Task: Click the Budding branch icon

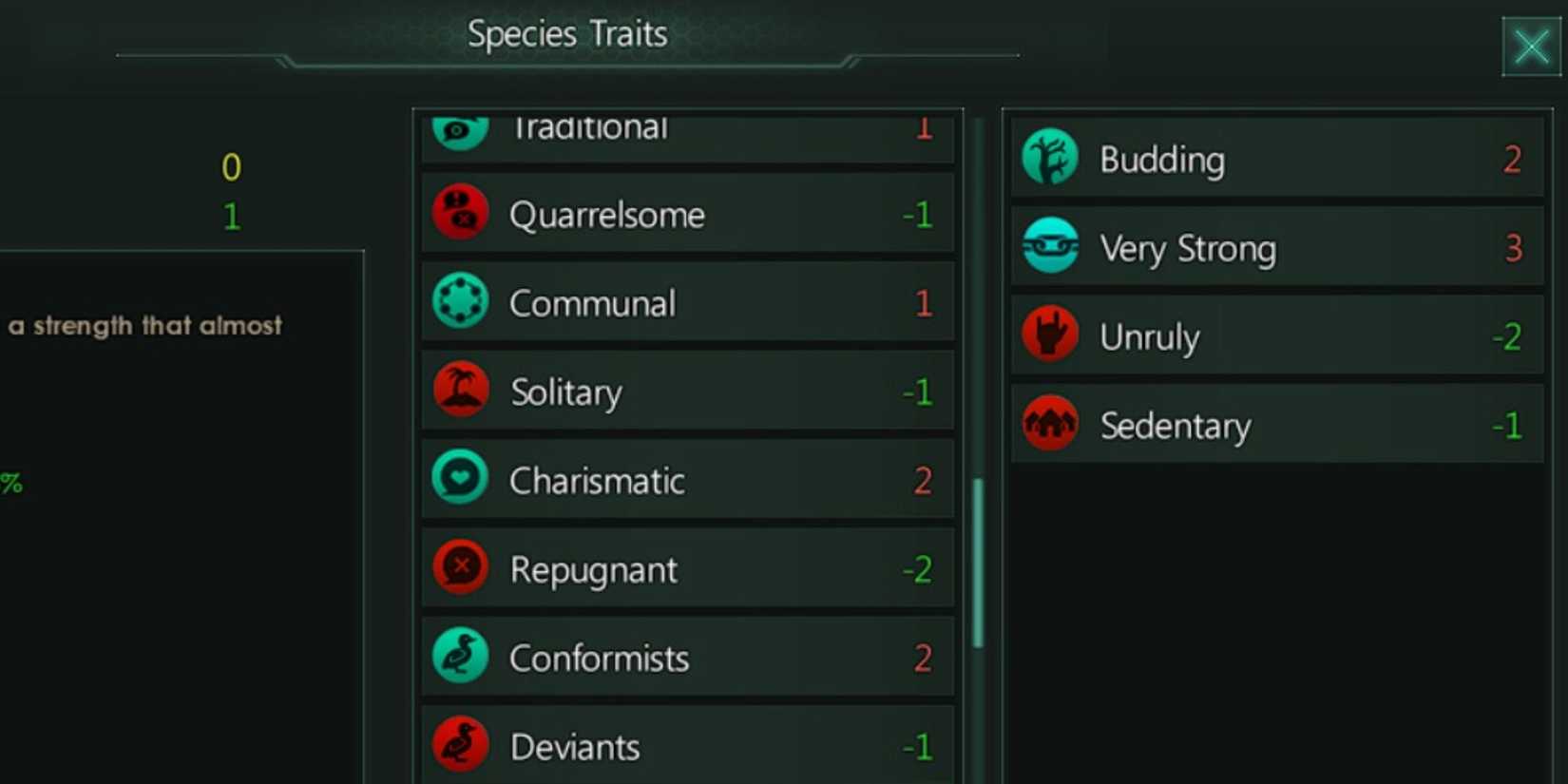Action: 1049,158
